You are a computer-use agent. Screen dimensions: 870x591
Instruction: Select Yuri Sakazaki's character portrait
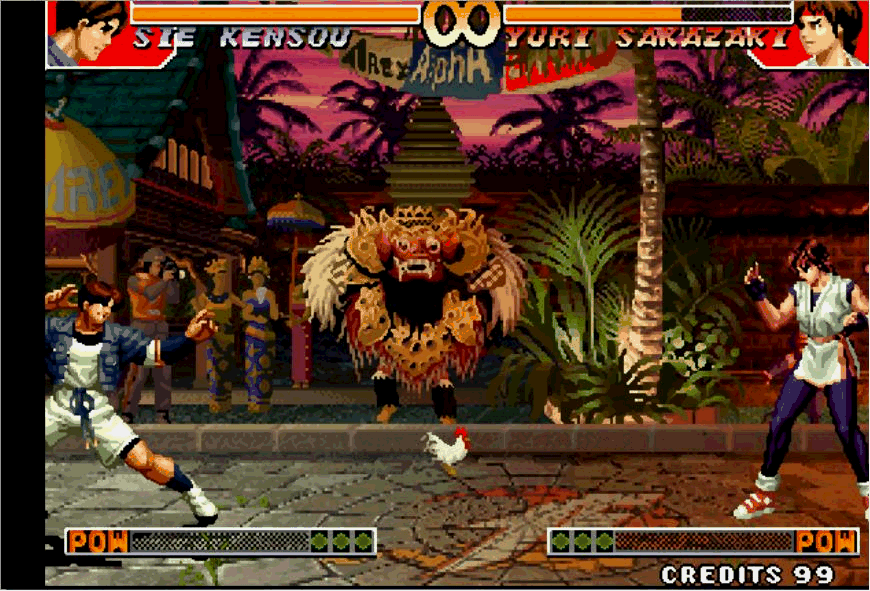coord(828,32)
